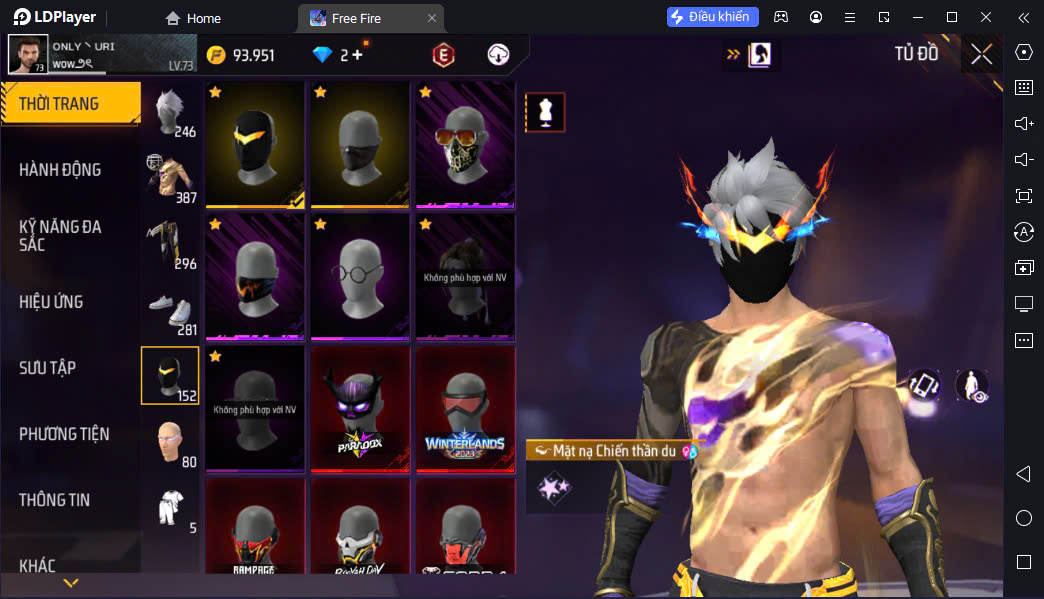Image resolution: width=1044 pixels, height=599 pixels.
Task: Close the wardrobe with the X button
Action: click(981, 54)
